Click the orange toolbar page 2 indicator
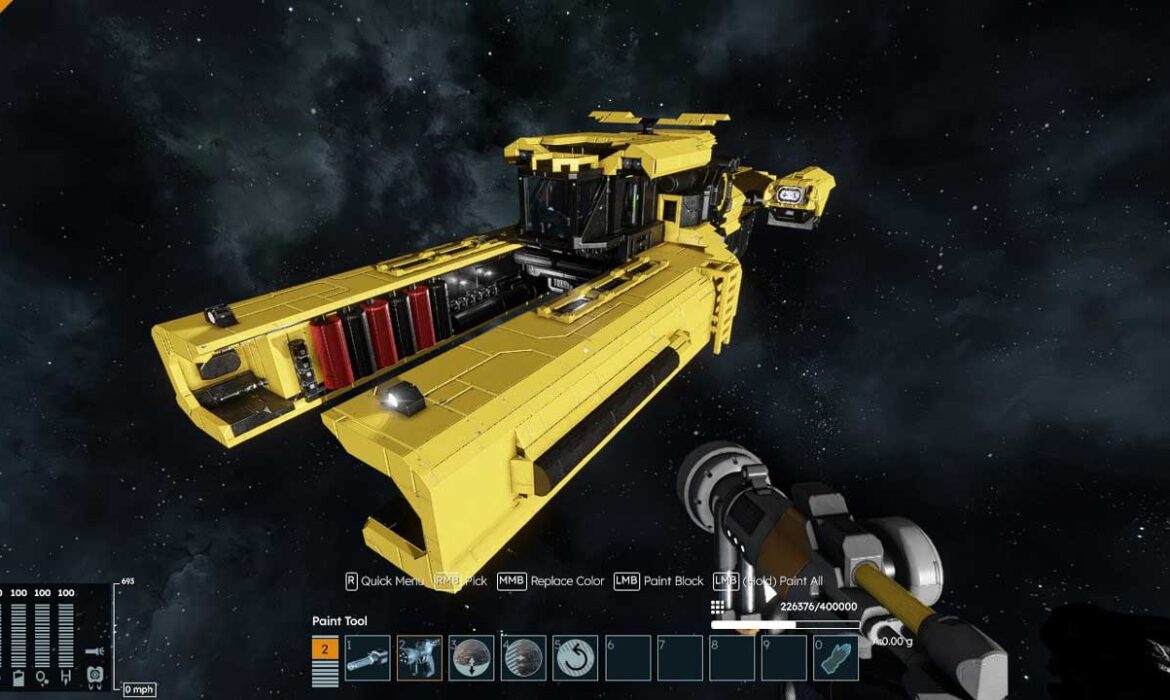Screen dimensions: 1170x700 click(x=325, y=650)
